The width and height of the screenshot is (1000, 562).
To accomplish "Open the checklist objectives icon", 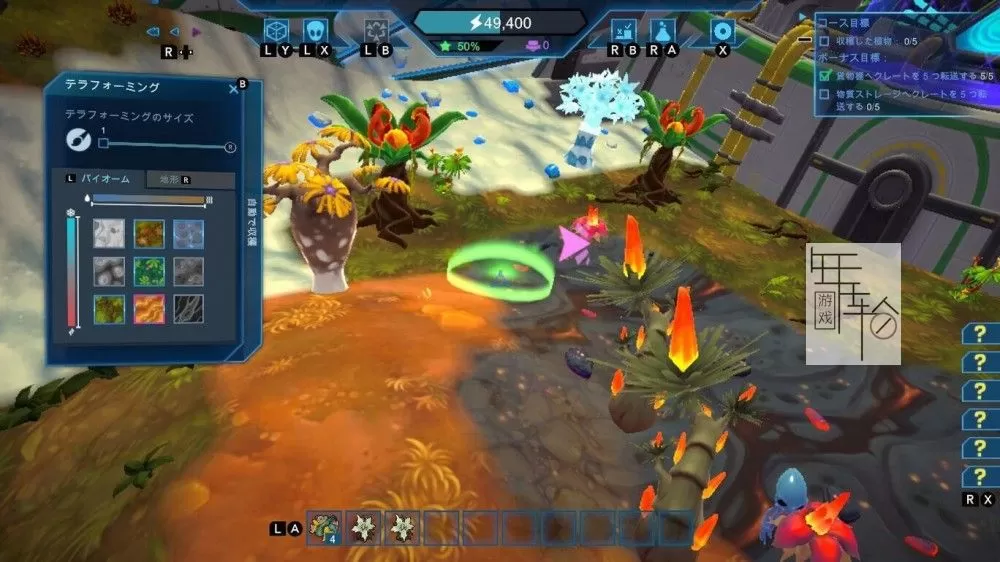I will pos(622,30).
